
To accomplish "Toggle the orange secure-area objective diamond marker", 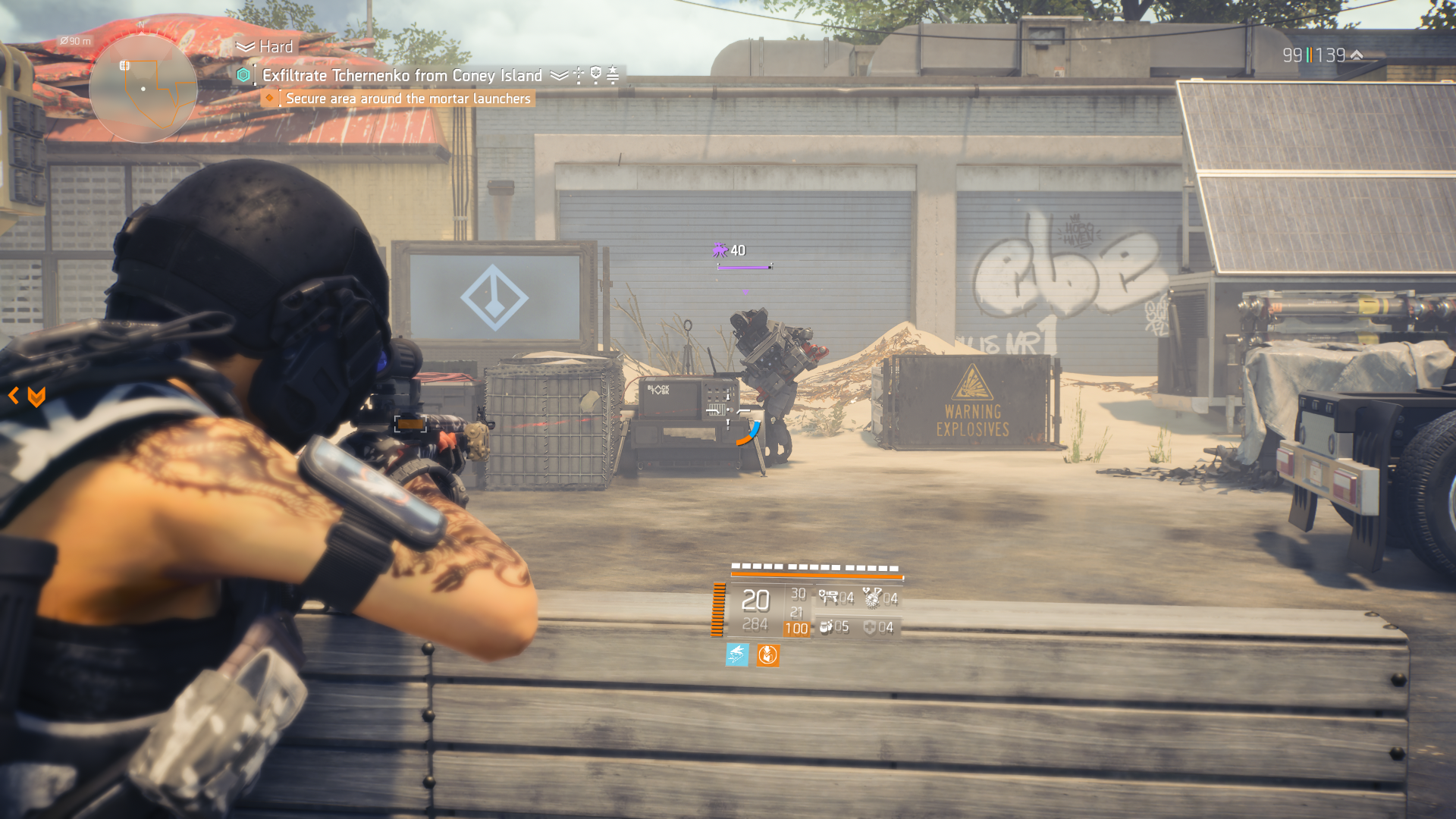I will 270,98.
